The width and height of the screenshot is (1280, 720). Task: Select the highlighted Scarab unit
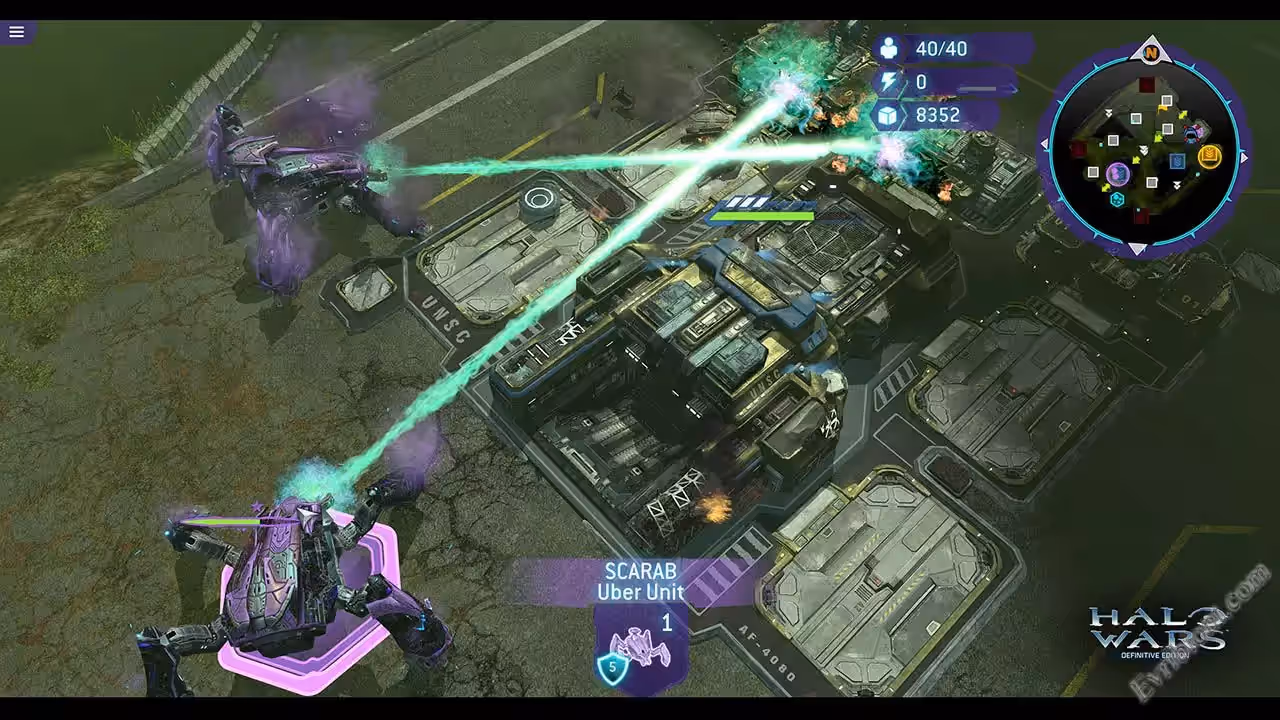click(x=300, y=590)
